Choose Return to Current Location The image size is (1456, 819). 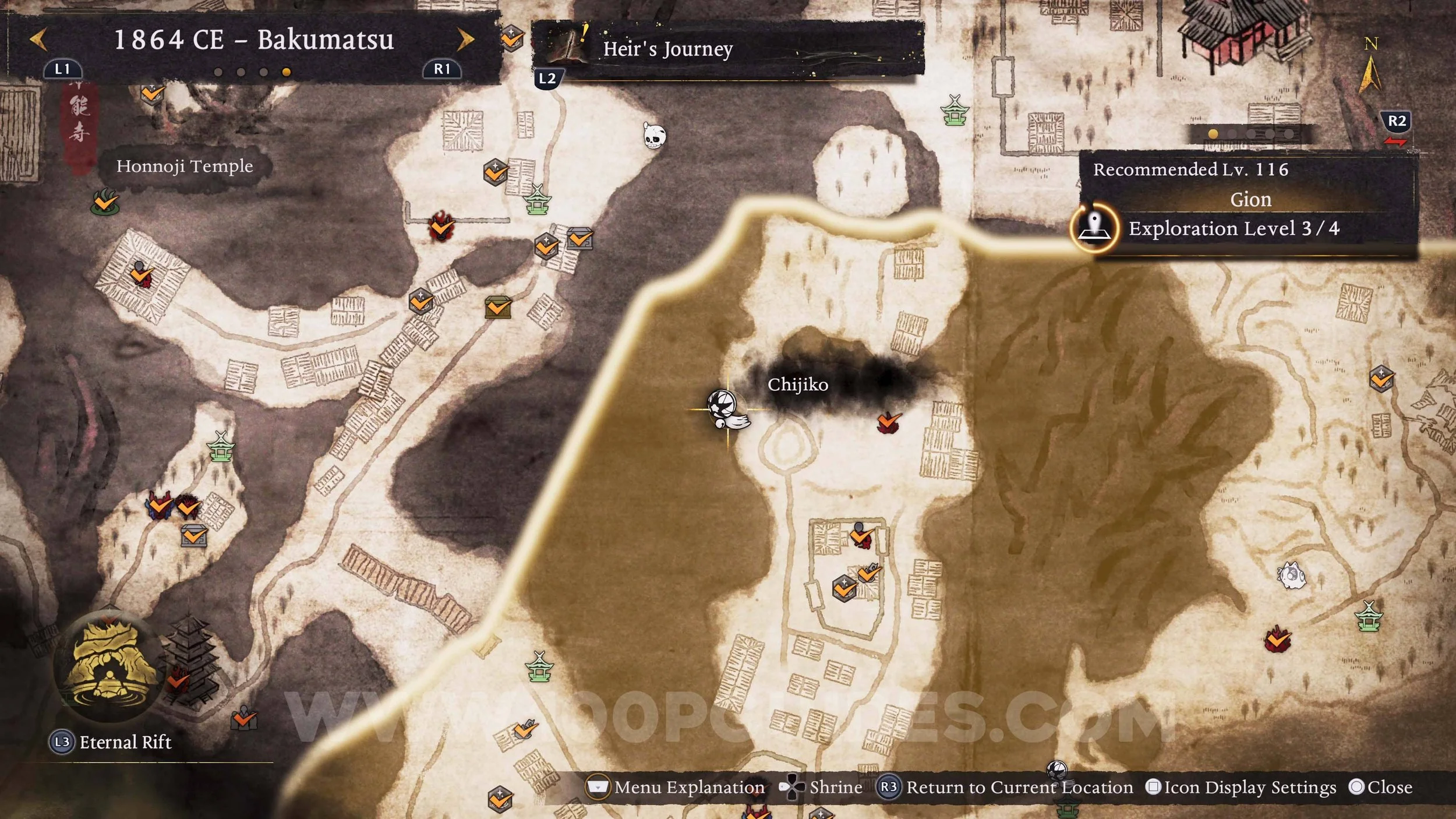click(1006, 788)
